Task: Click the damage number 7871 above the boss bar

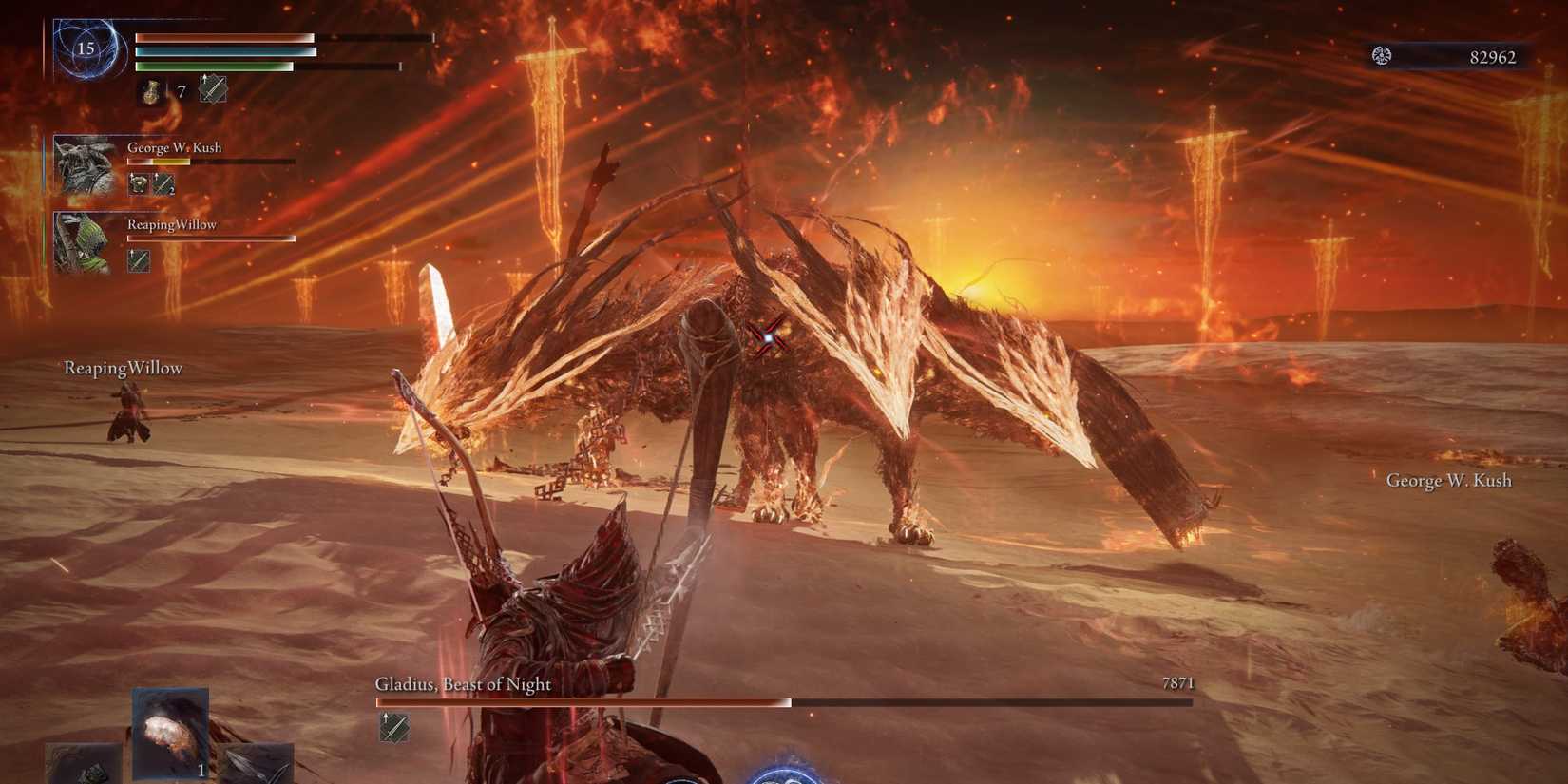Action: point(1178,682)
